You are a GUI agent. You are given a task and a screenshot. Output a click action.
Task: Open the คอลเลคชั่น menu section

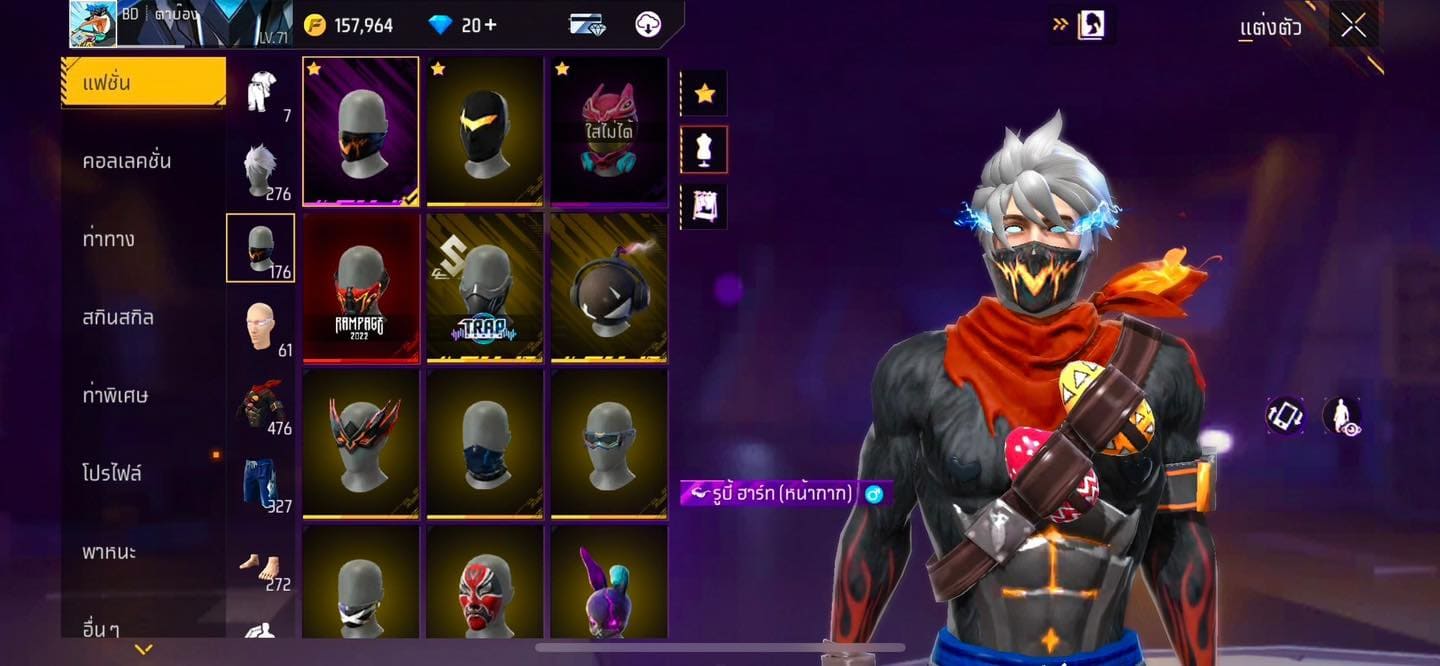point(127,161)
